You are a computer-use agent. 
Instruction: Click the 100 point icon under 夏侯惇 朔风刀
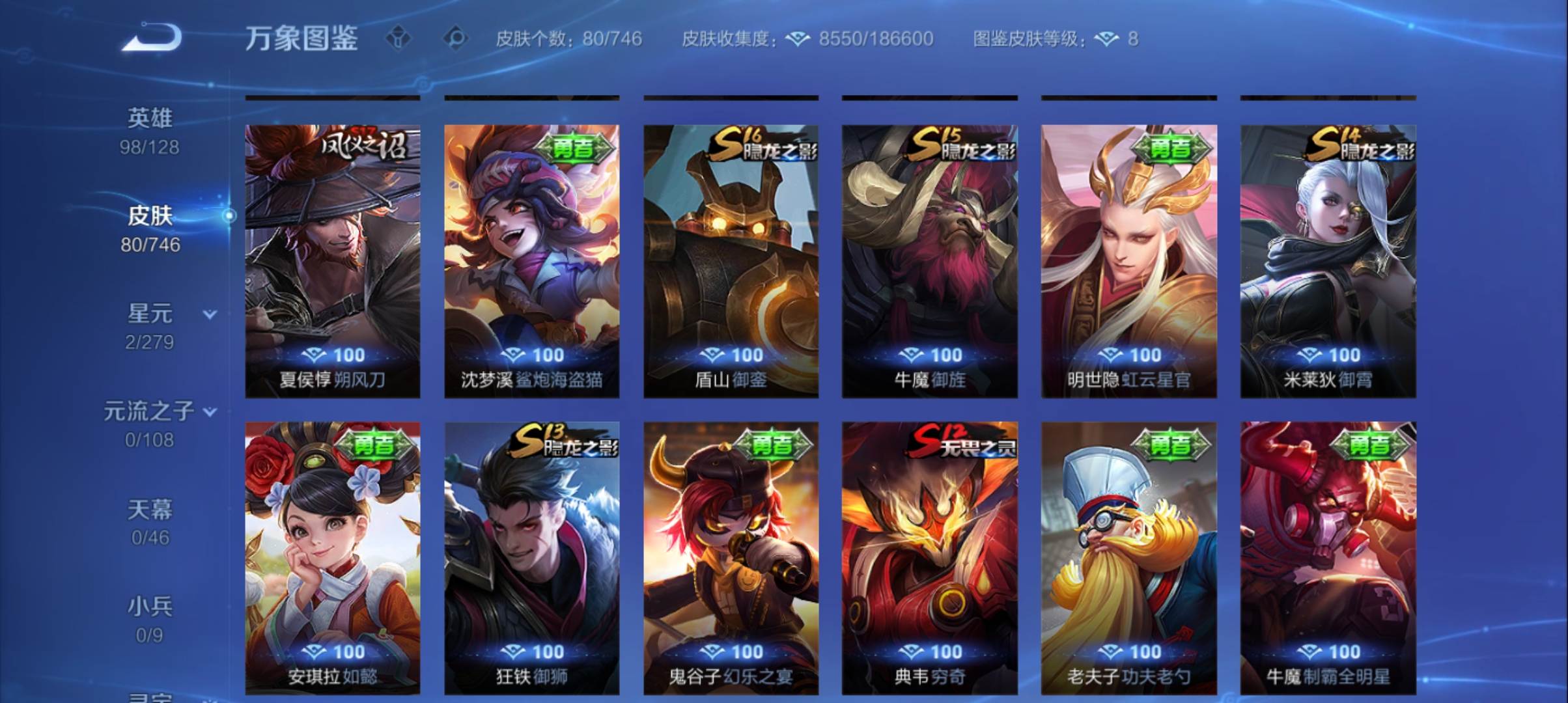coord(313,355)
